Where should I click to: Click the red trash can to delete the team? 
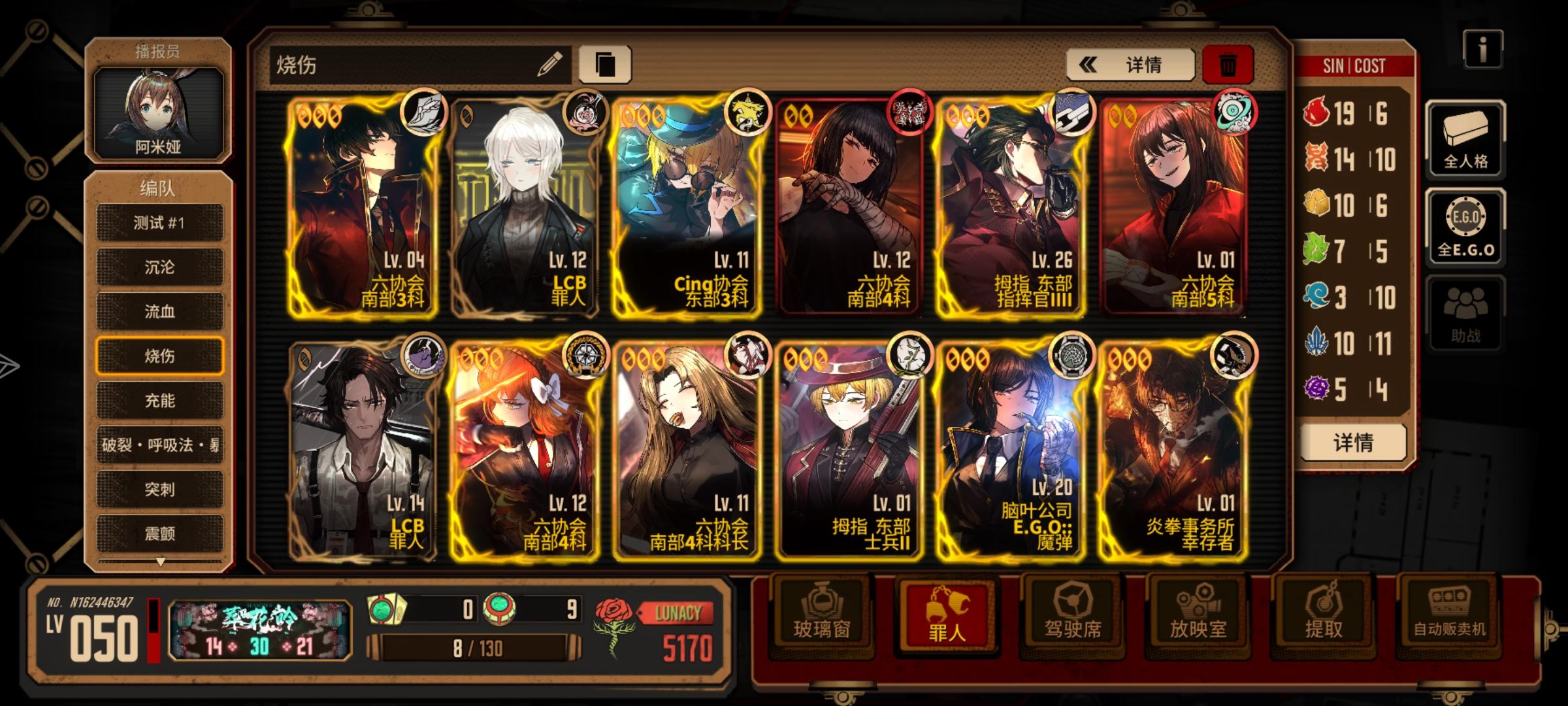tap(1227, 65)
